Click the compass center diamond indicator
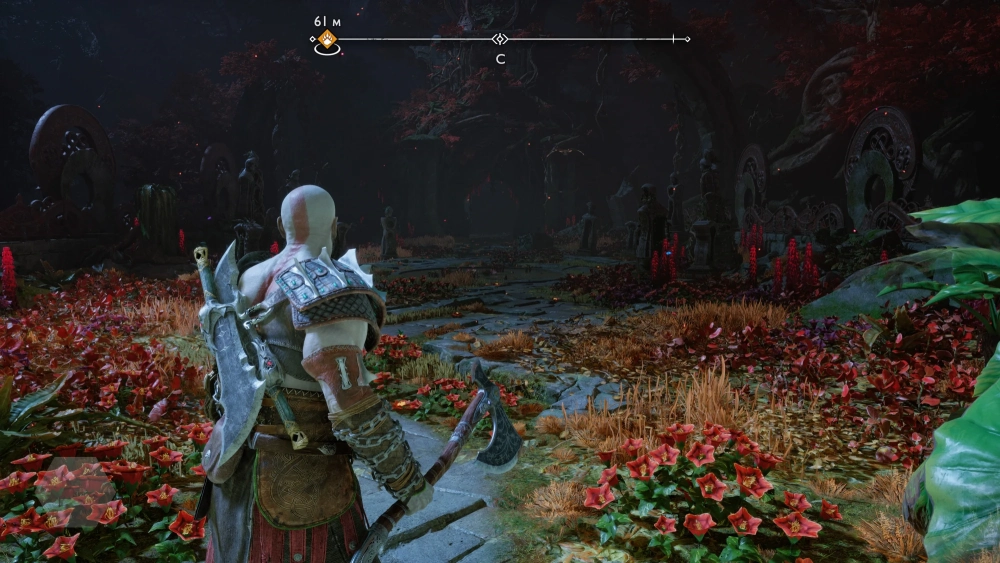1000x563 pixels. tap(500, 39)
